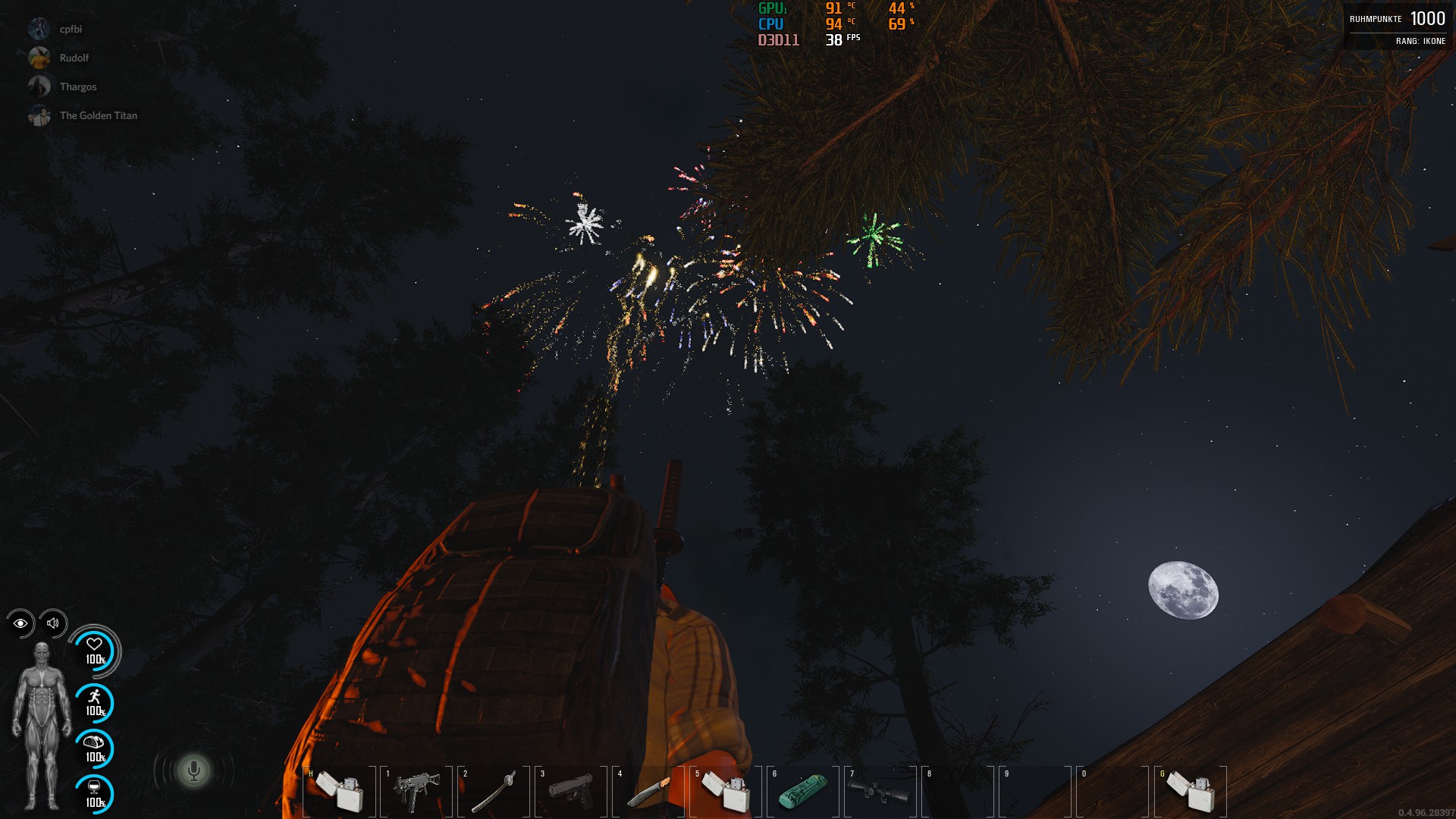1456x819 pixels.
Task: Equip the submachine gun in slot 1
Action: [x=416, y=791]
